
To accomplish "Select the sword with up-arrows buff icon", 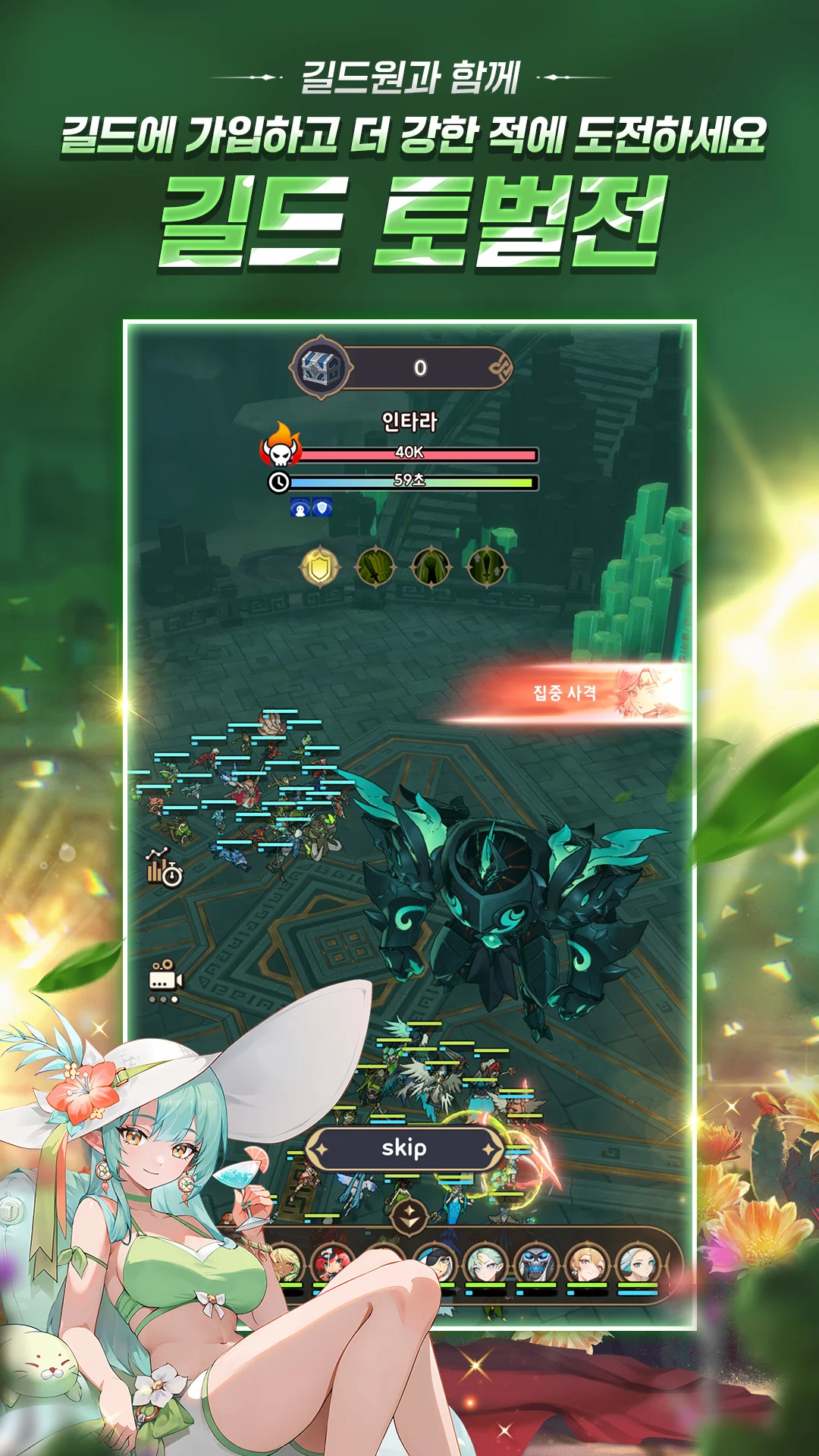I will tap(486, 566).
